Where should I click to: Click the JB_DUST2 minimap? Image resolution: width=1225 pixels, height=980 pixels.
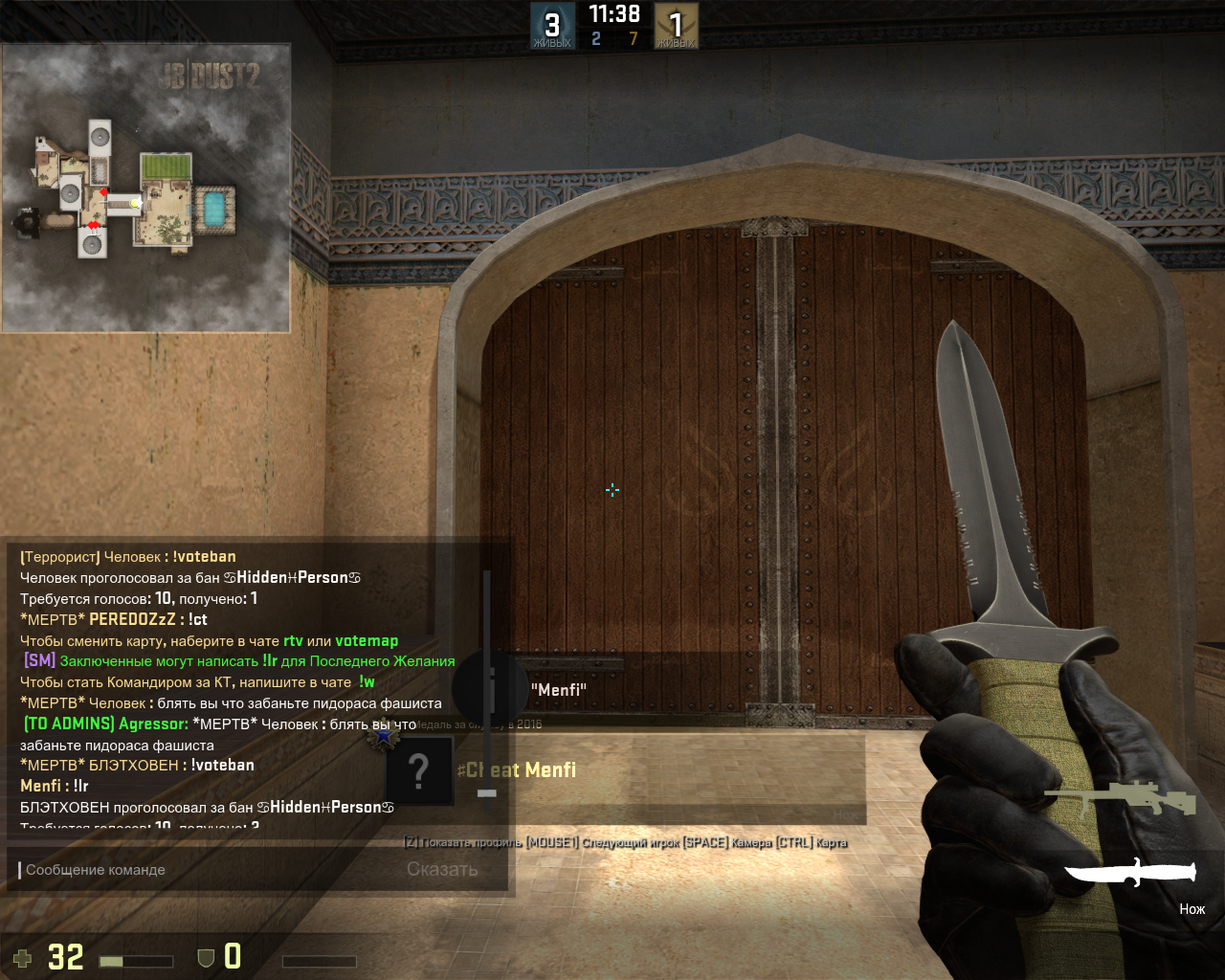click(x=146, y=188)
